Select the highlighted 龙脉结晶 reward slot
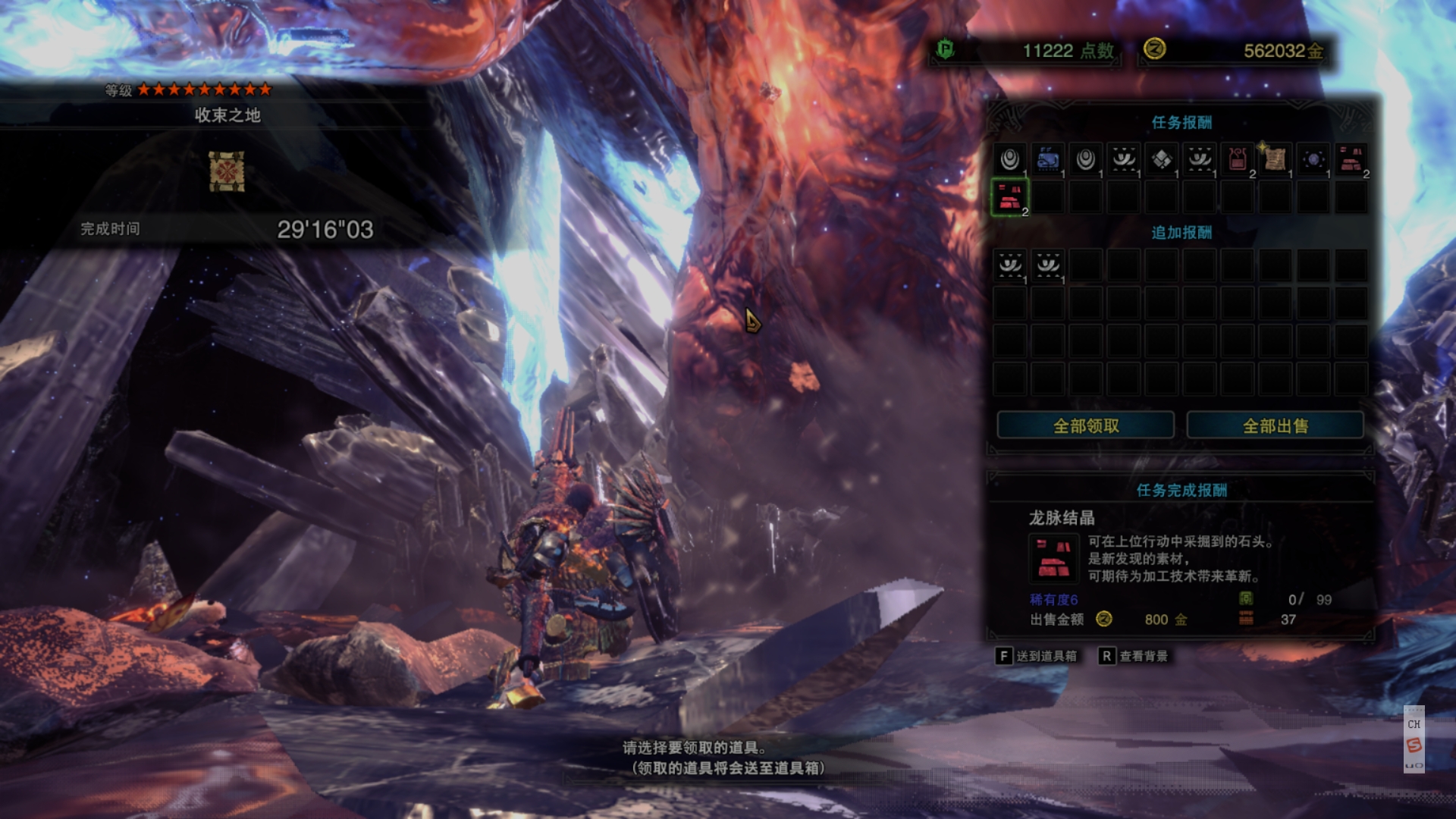Image resolution: width=1456 pixels, height=819 pixels. [x=1009, y=198]
